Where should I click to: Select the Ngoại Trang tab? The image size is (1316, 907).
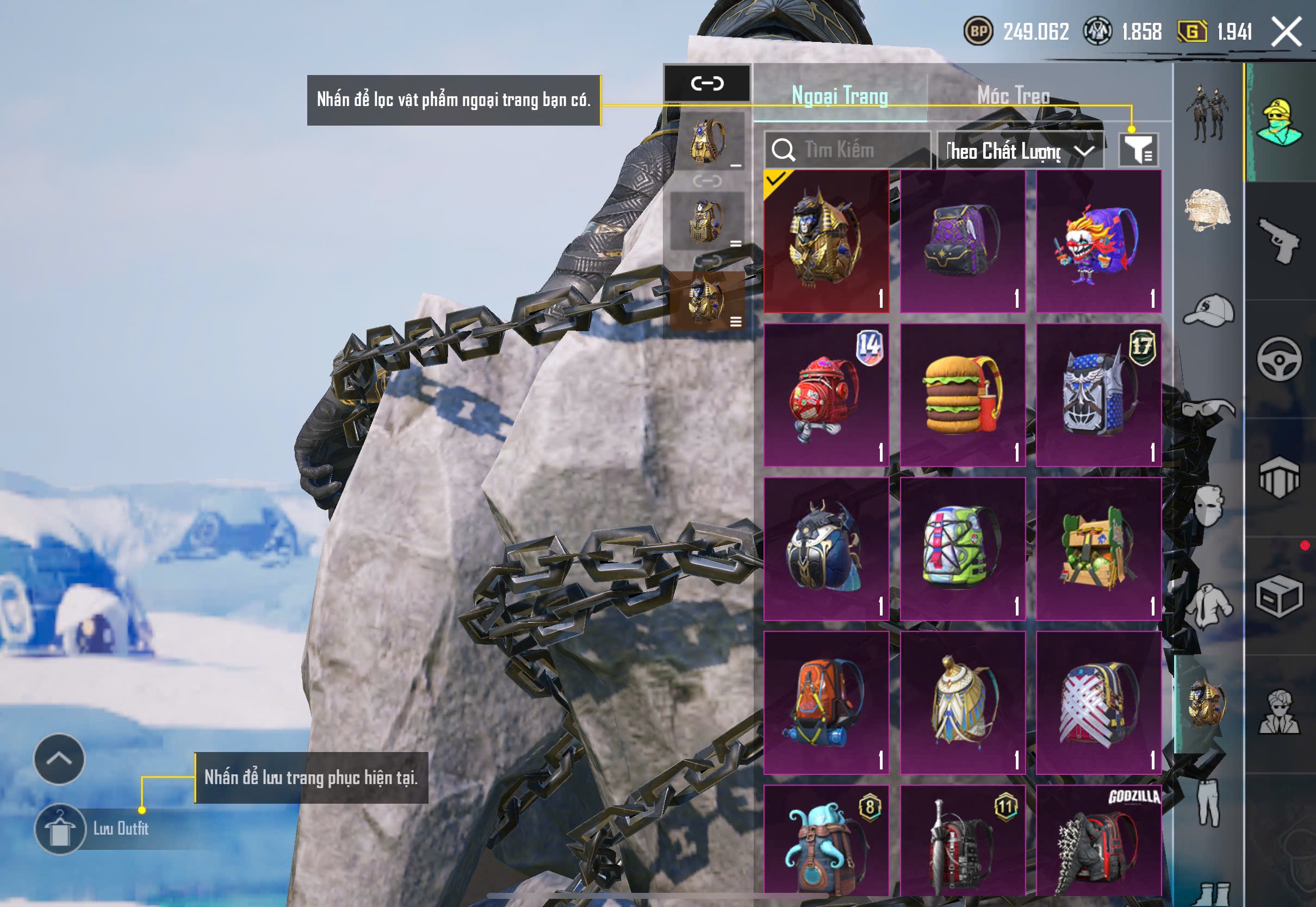pyautogui.click(x=840, y=96)
